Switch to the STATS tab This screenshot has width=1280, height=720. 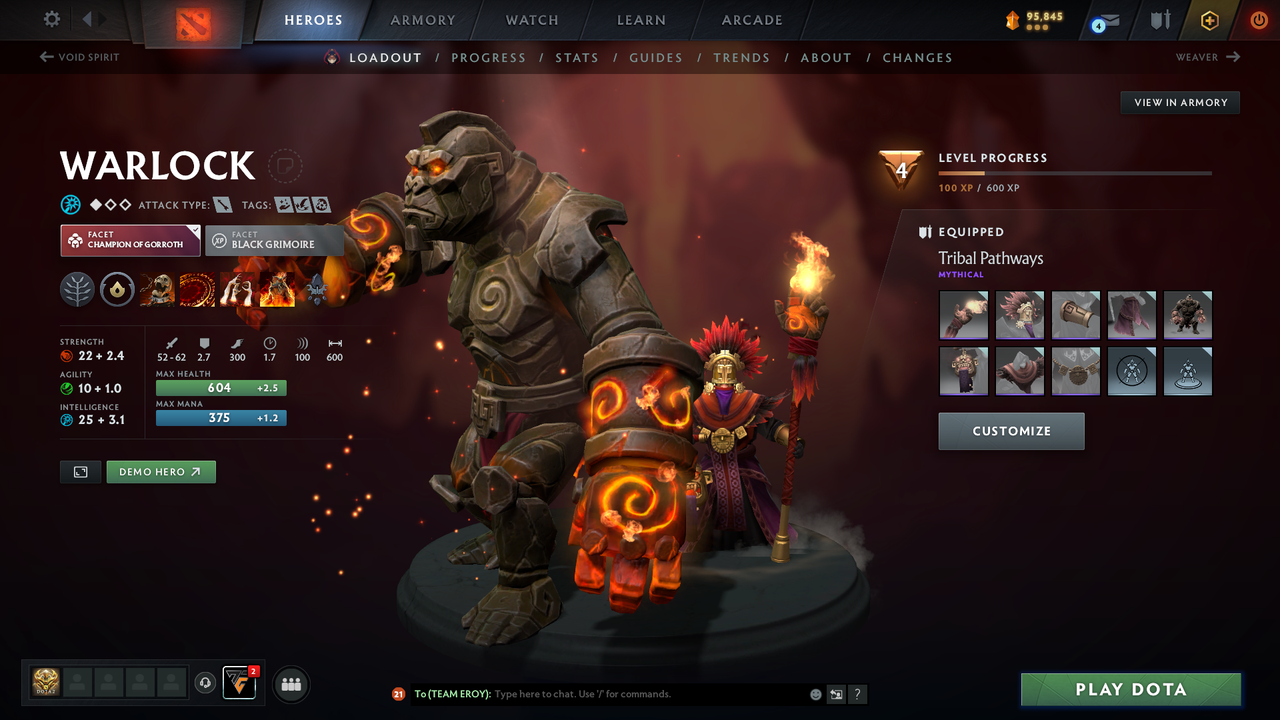(x=577, y=57)
